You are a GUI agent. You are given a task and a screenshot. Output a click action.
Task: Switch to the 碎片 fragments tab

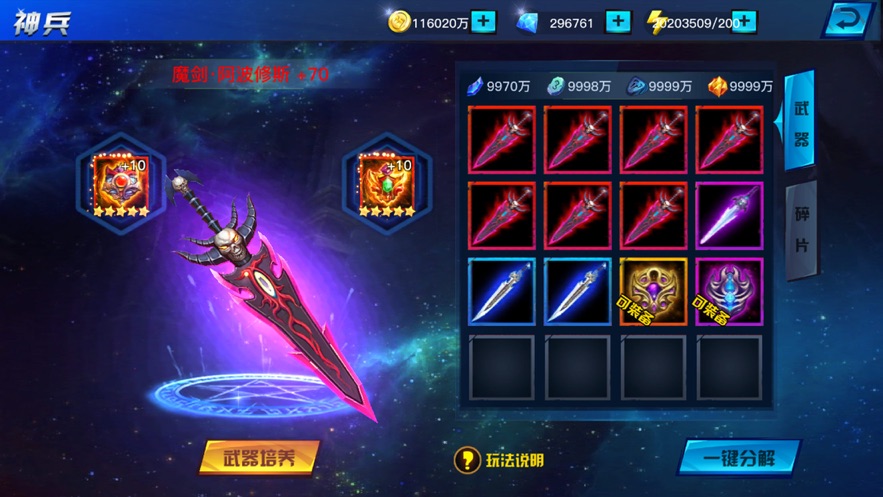tap(801, 230)
